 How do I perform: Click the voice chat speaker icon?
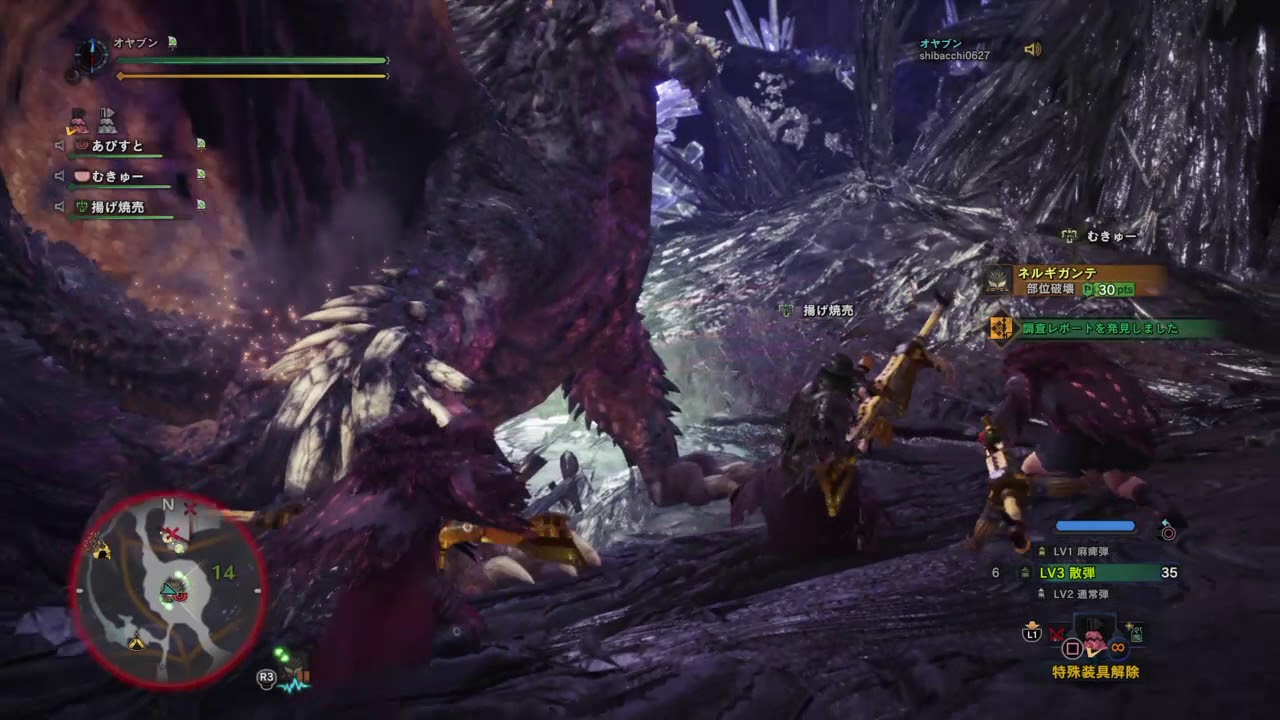[x=1033, y=49]
